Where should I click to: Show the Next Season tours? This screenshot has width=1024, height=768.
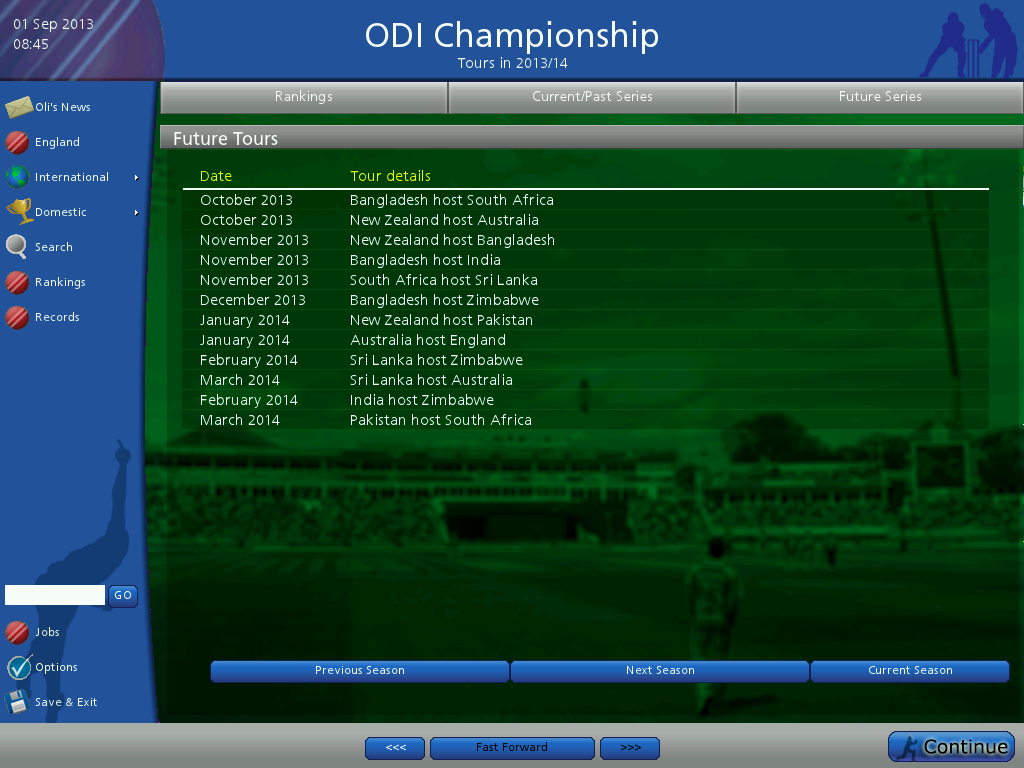[660, 671]
